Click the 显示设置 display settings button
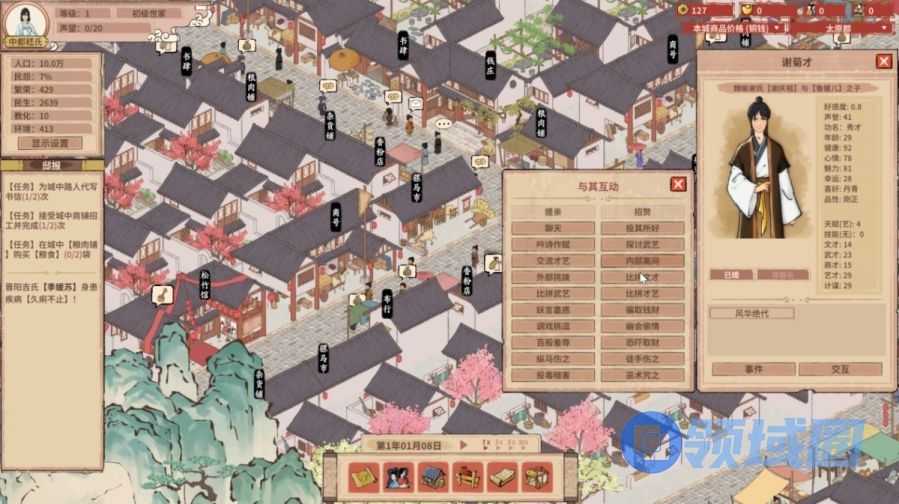Viewport: 899px width, 504px height. pyautogui.click(x=50, y=143)
